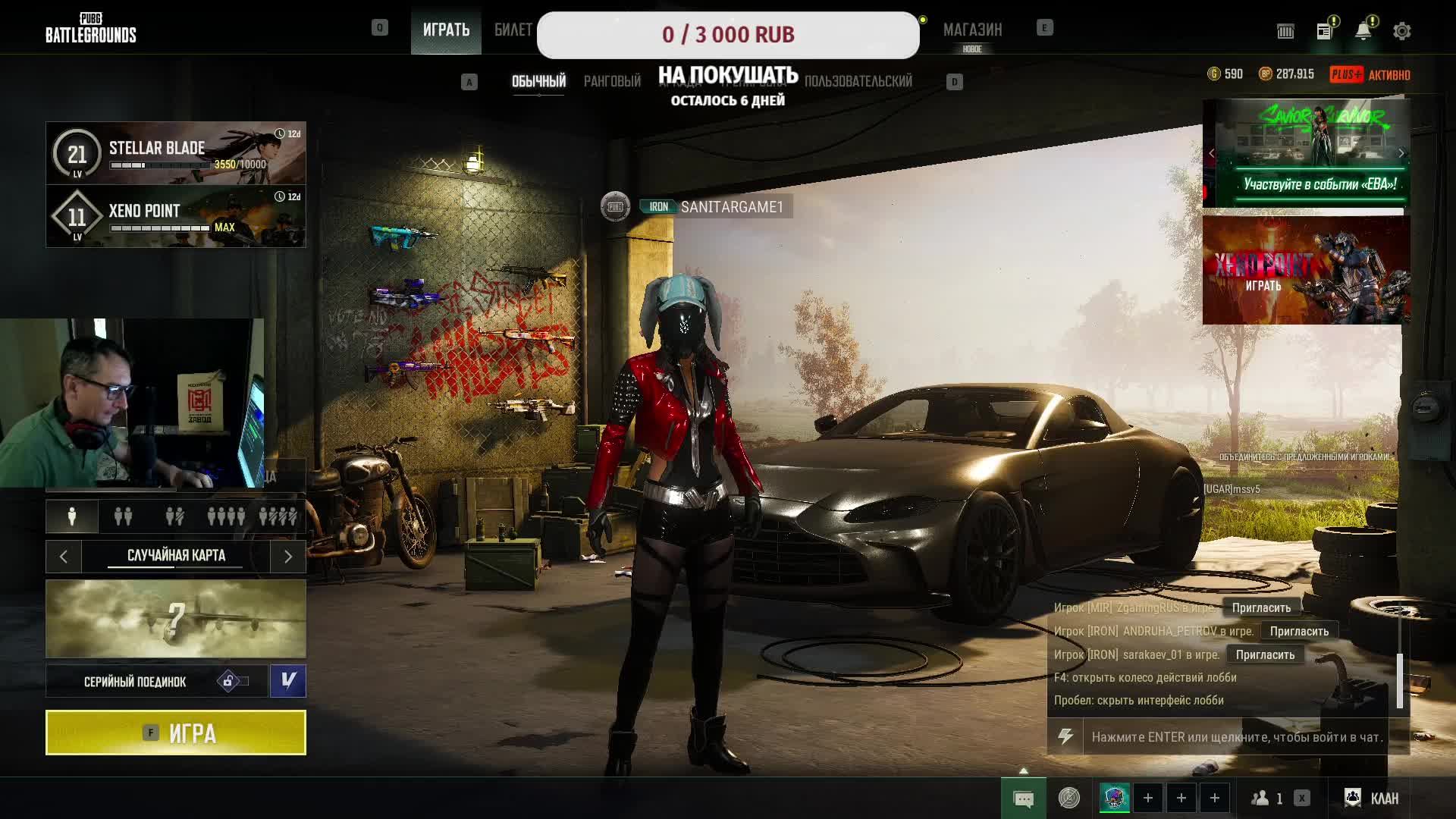Toggle the СЕРИЙНЫЙ ПОЕДИНОК switch
The height and width of the screenshot is (819, 1456).
[x=233, y=681]
